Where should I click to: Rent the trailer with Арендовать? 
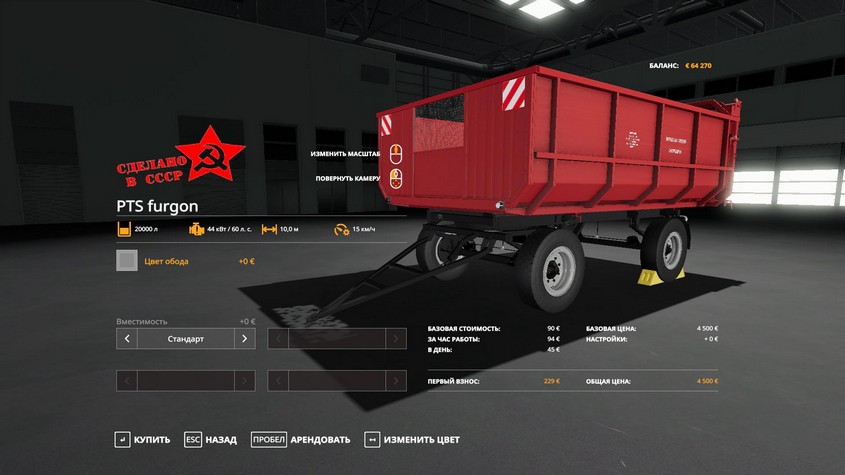click(x=301, y=439)
